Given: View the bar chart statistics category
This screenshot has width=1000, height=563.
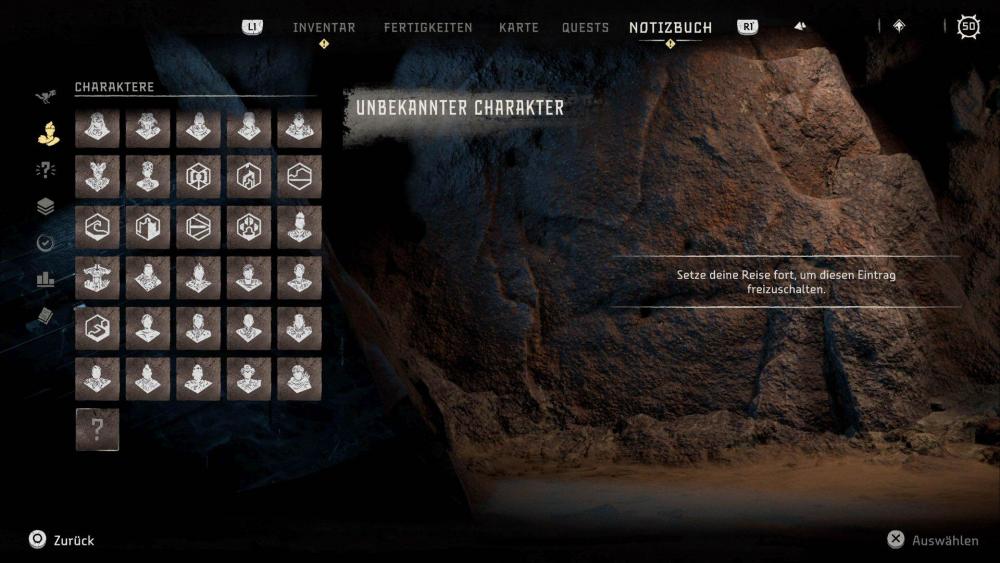Looking at the screenshot, I should tap(46, 280).
